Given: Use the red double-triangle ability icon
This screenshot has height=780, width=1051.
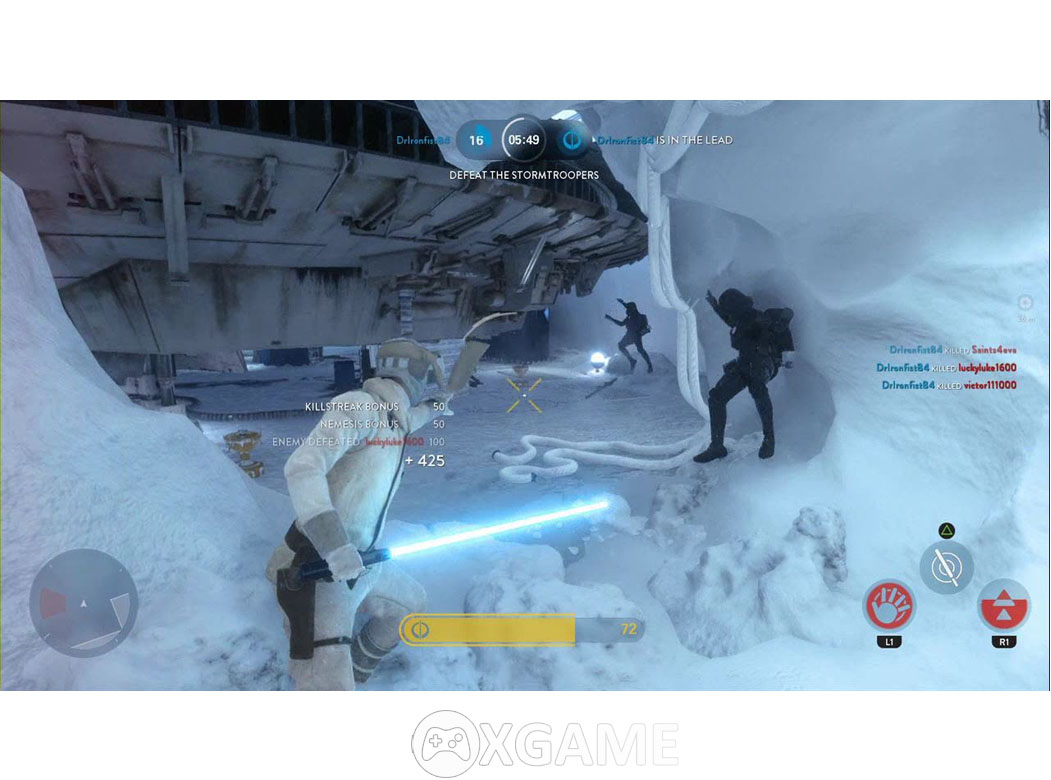Looking at the screenshot, I should 1003,606.
